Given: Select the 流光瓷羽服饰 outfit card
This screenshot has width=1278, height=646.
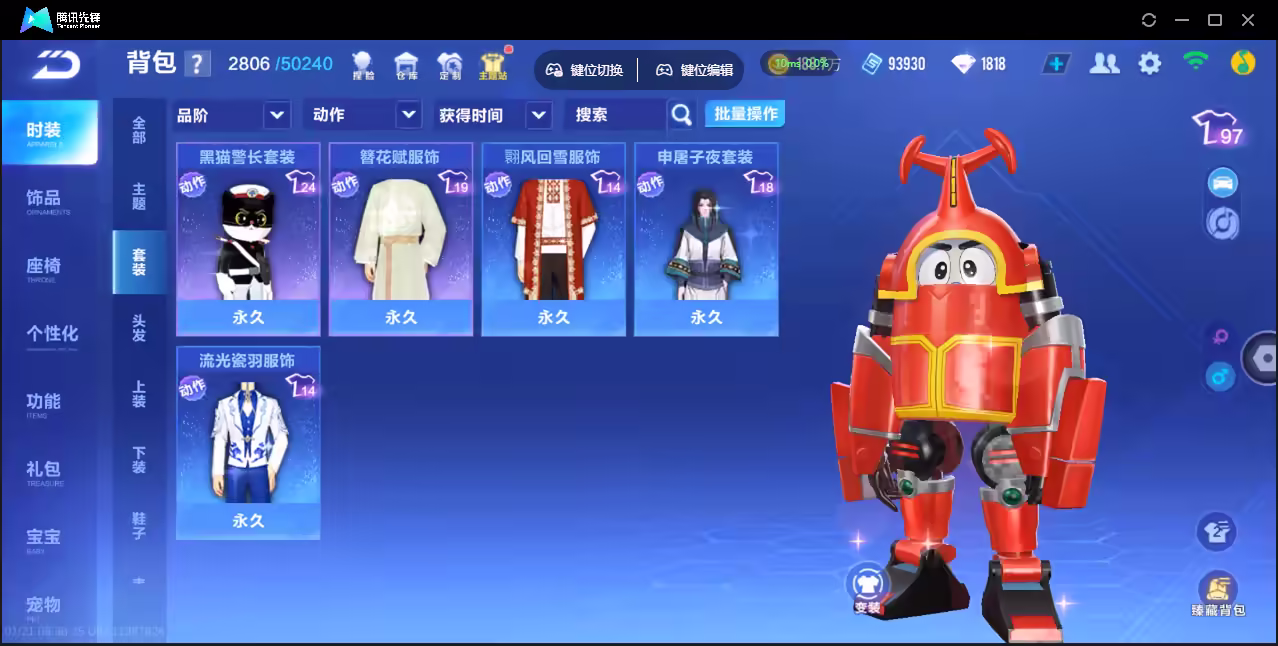Looking at the screenshot, I should click(248, 443).
